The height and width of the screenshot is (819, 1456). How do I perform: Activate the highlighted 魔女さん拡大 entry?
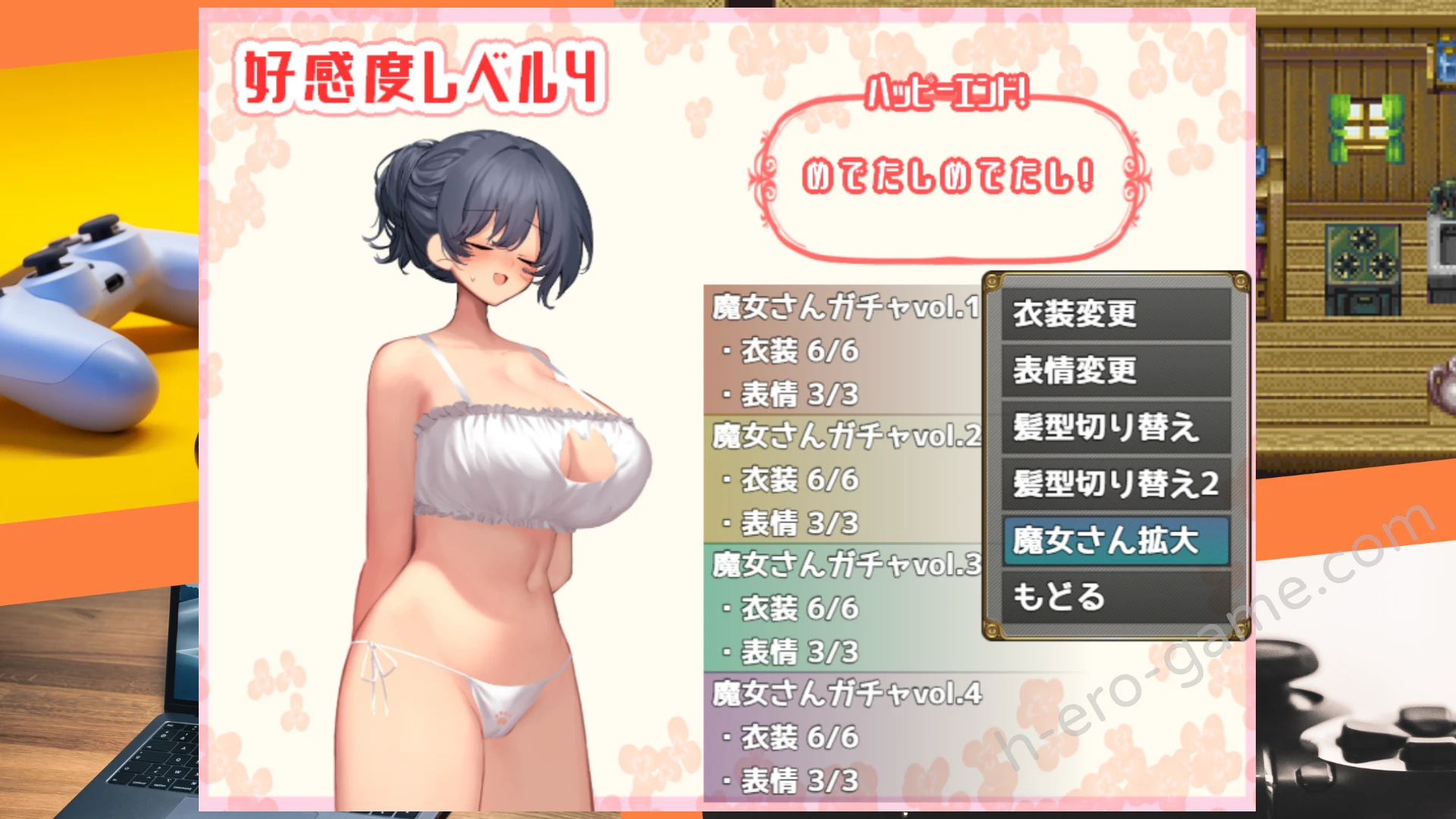[x=1116, y=541]
